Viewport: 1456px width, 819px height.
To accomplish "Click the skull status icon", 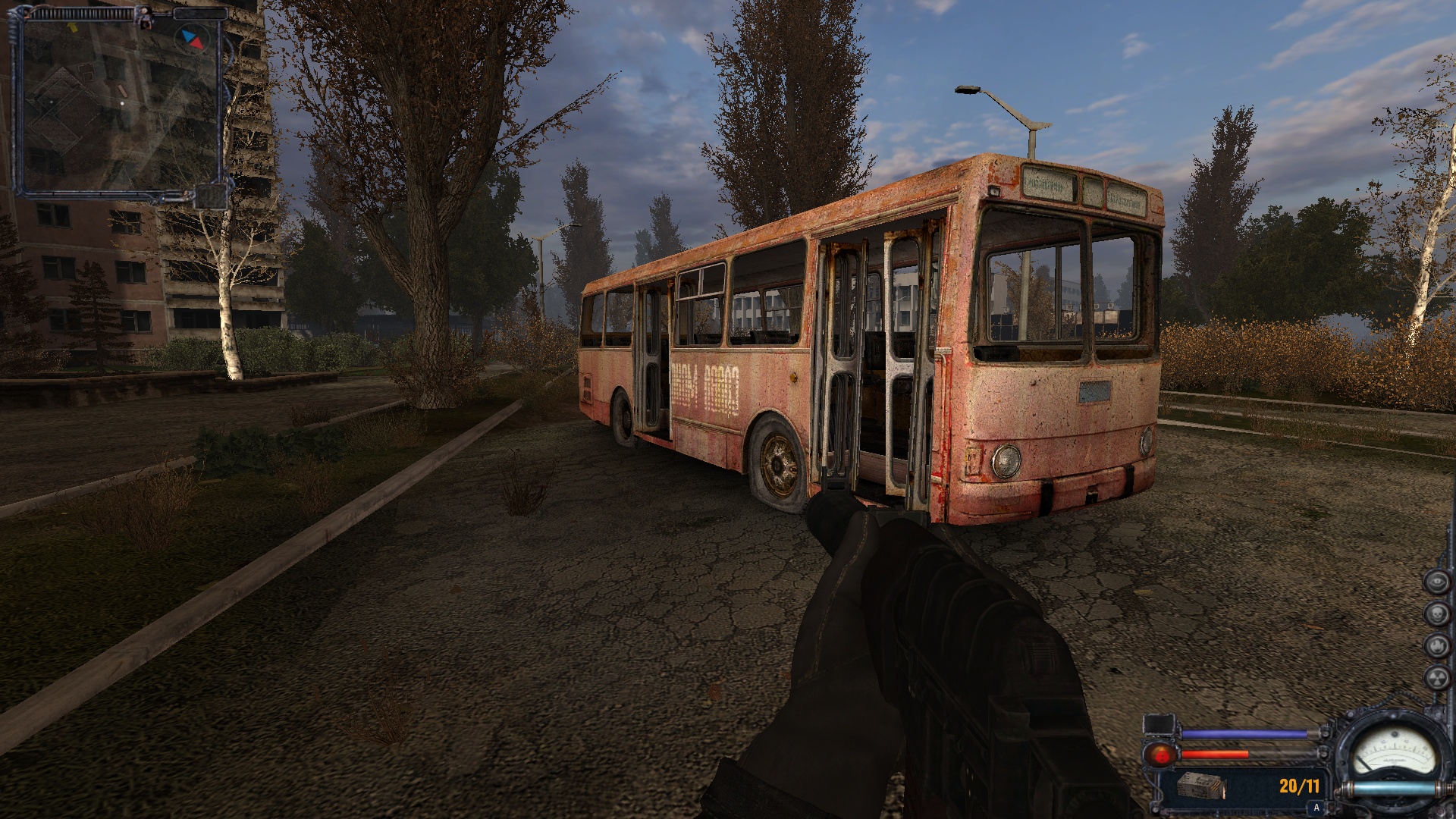I will [x=1436, y=613].
